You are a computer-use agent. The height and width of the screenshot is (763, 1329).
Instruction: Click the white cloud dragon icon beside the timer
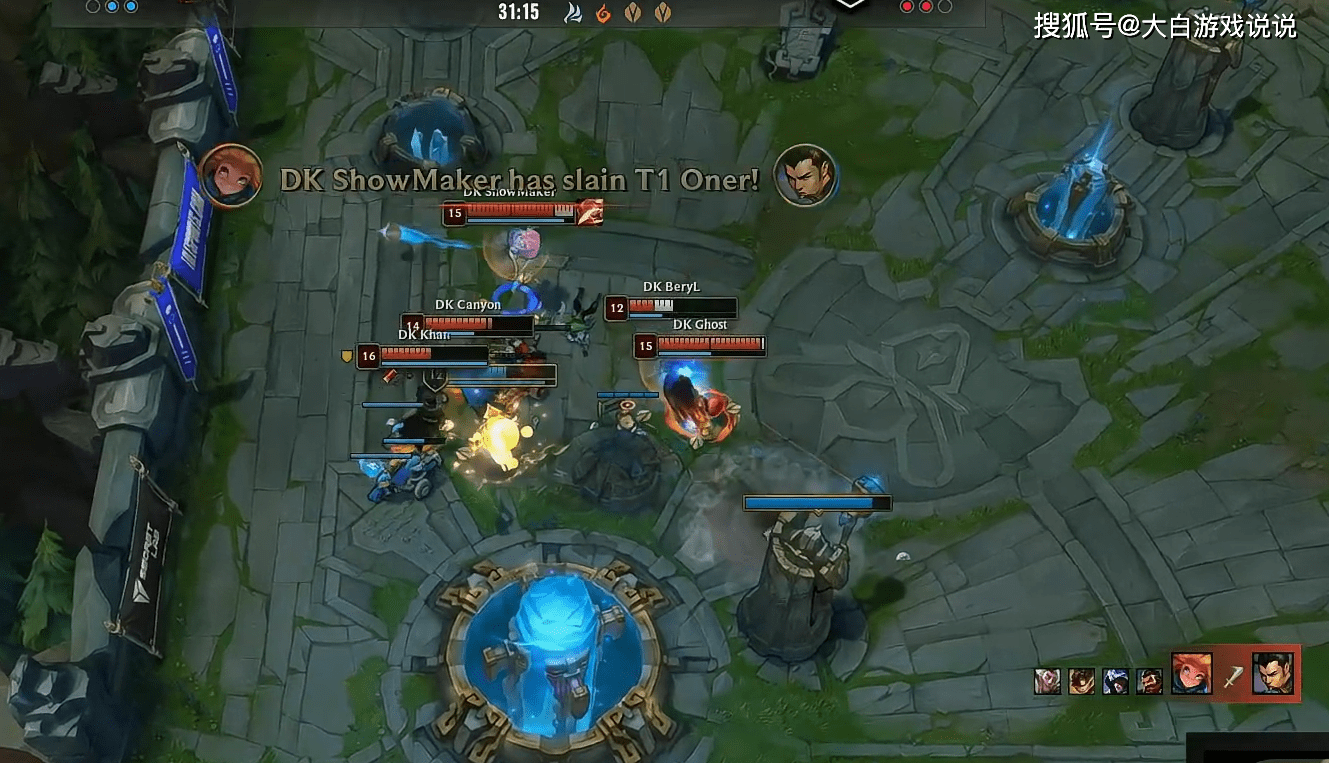click(x=573, y=12)
